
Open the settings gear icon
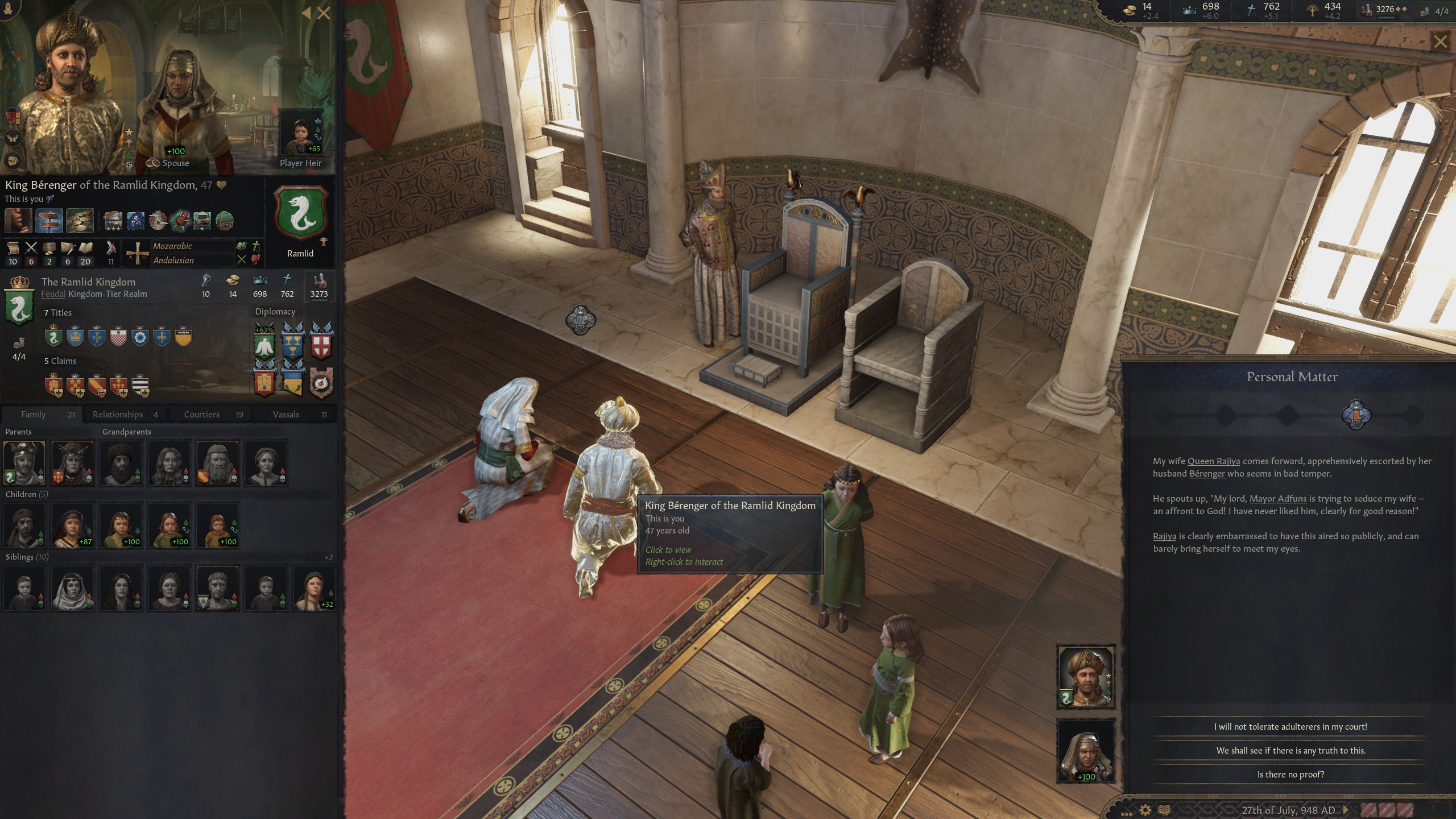pos(1145,810)
